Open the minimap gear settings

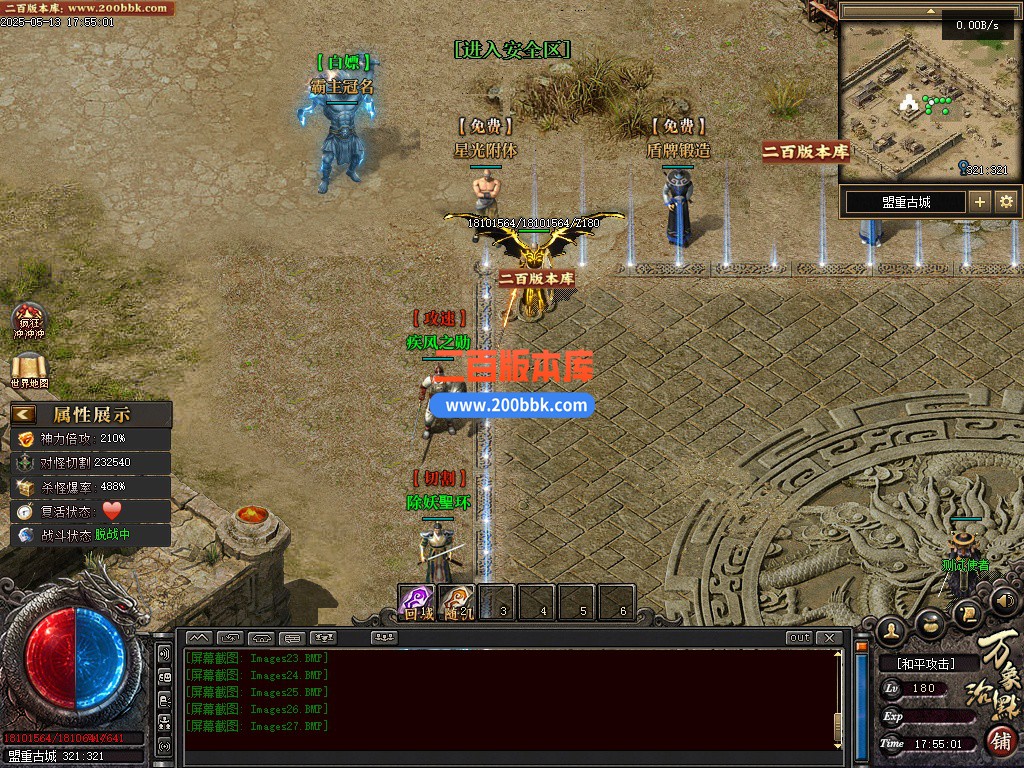tap(1006, 202)
